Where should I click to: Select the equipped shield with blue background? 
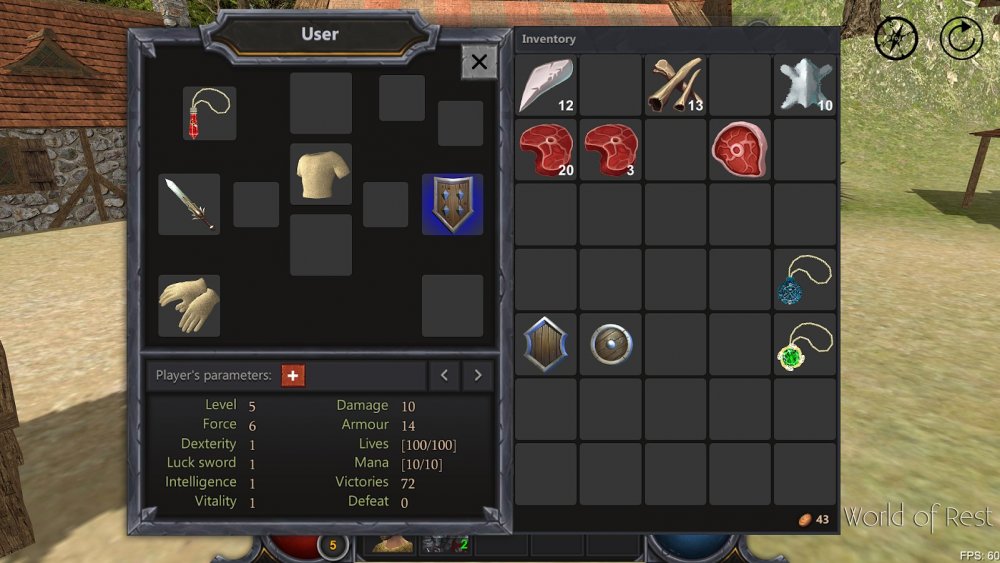pyautogui.click(x=452, y=204)
